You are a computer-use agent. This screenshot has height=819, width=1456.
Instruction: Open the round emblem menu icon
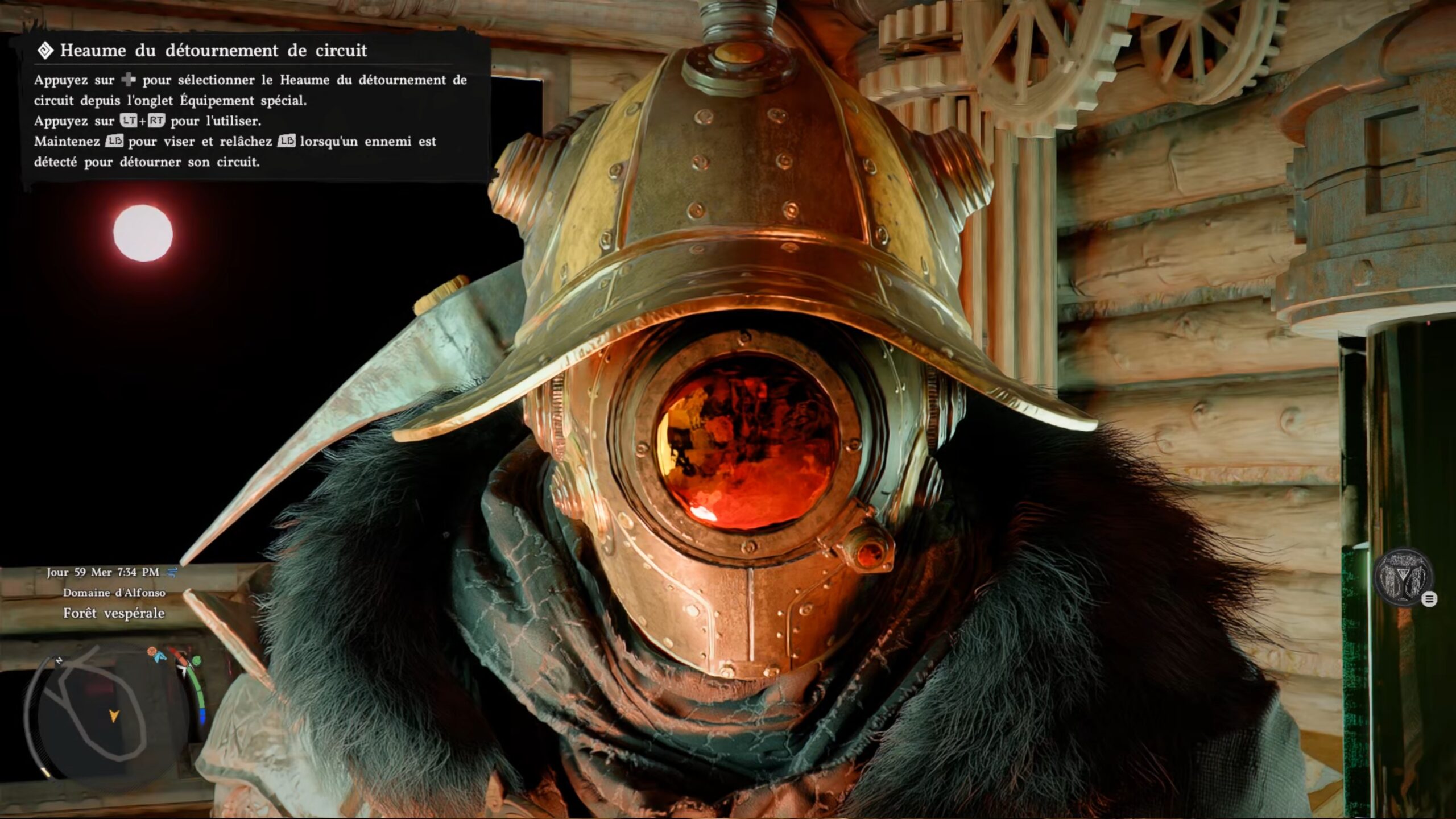[x=1403, y=577]
